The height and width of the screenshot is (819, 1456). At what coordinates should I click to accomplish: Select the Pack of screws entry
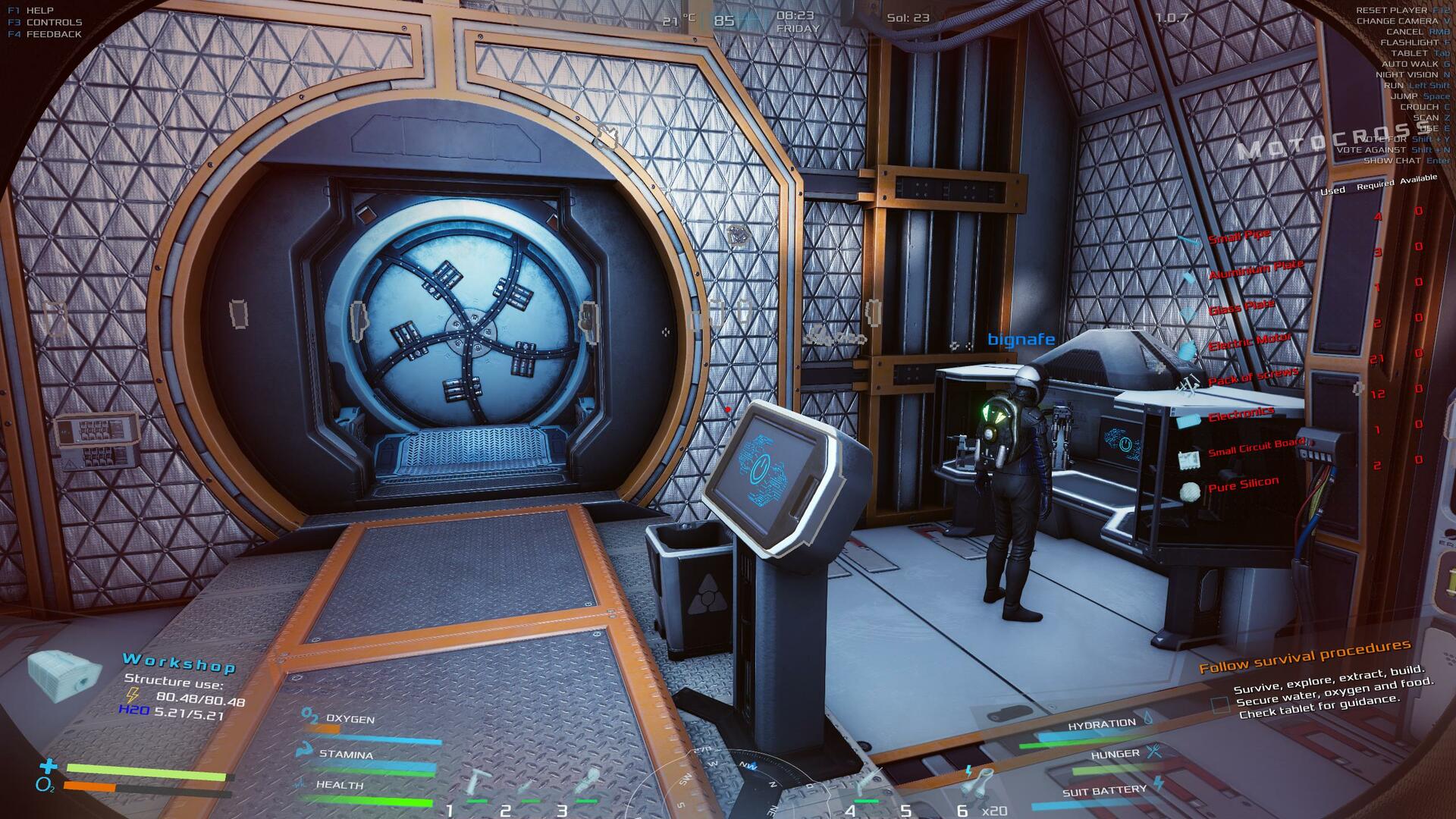[x=1252, y=376]
